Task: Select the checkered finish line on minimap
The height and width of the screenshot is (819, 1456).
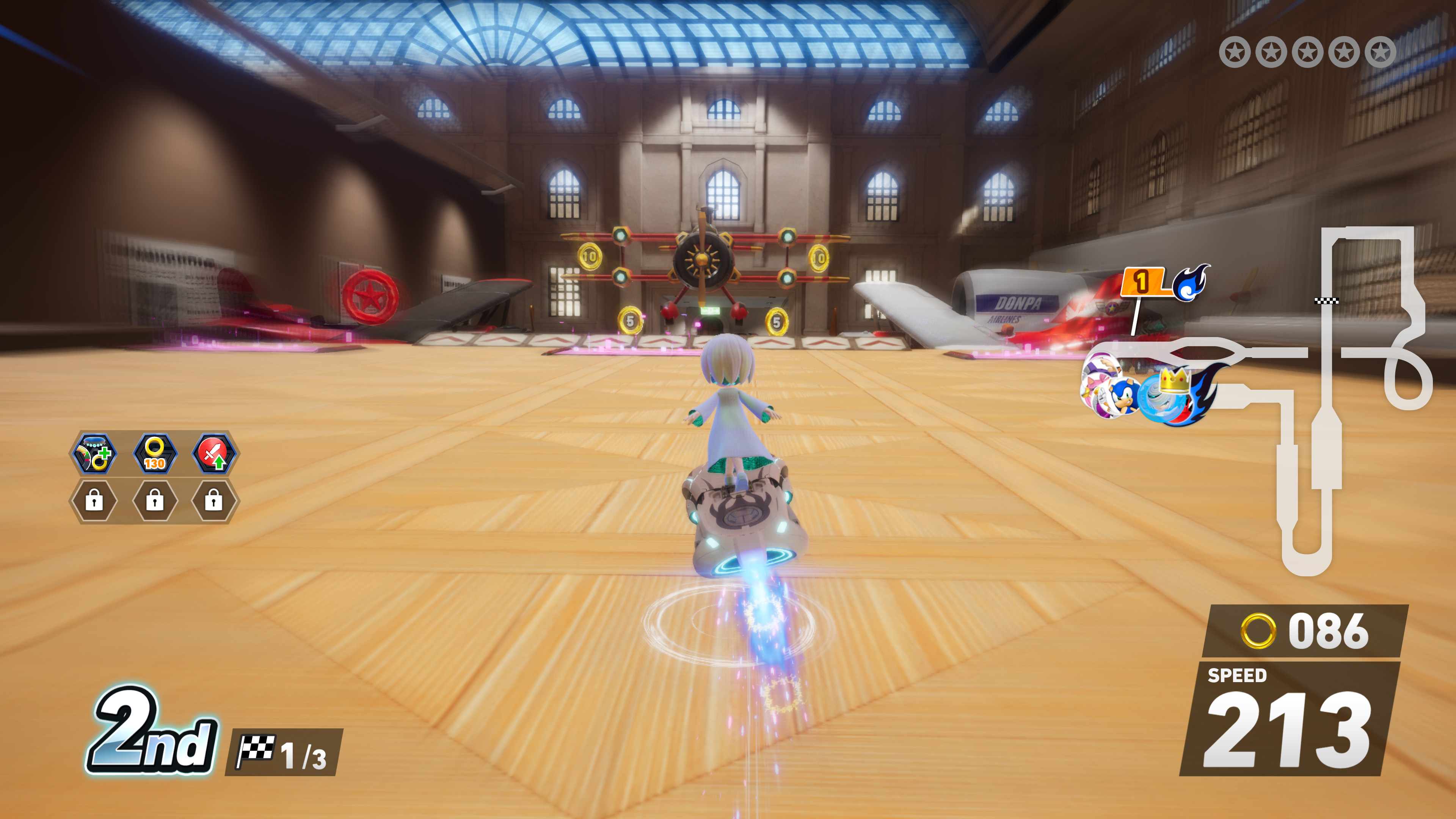Action: click(x=1326, y=301)
